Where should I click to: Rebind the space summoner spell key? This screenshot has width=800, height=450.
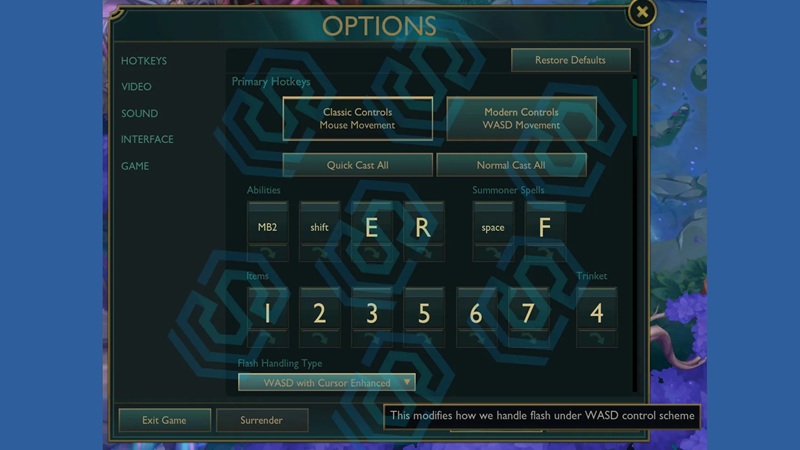(493, 227)
